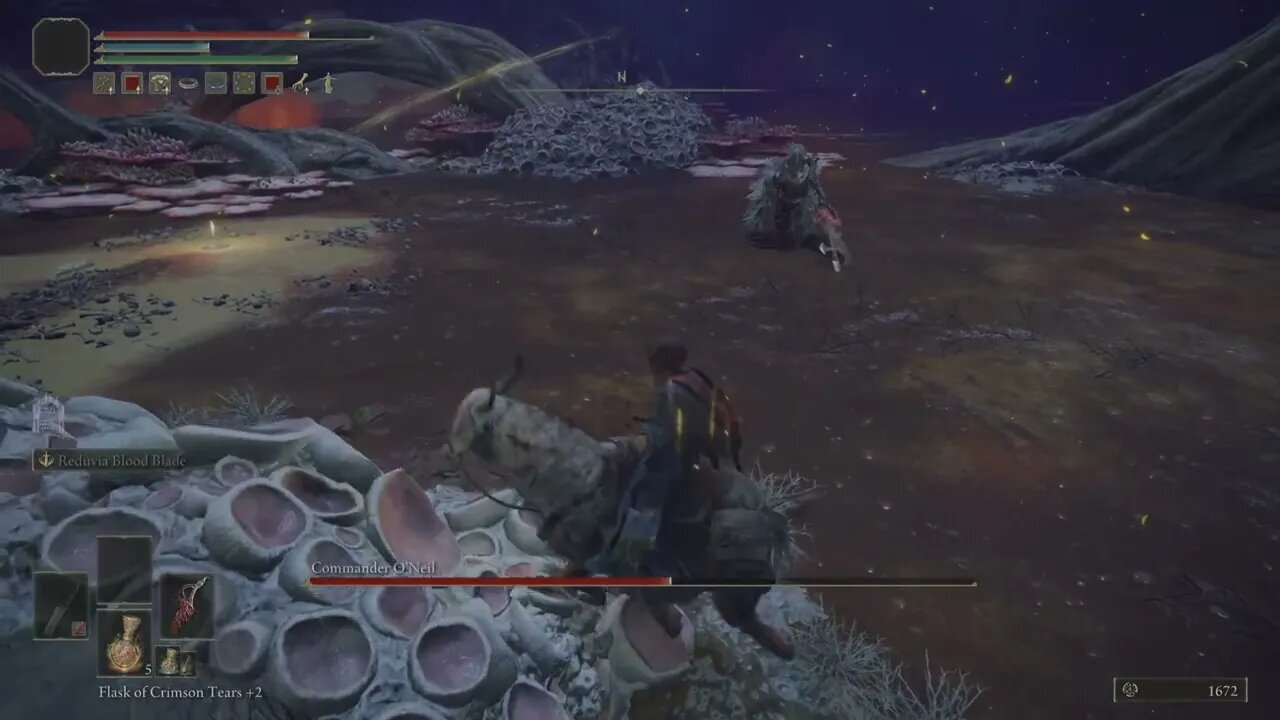The height and width of the screenshot is (720, 1280).
Task: Toggle the first red square buff indicator
Action: tap(133, 83)
